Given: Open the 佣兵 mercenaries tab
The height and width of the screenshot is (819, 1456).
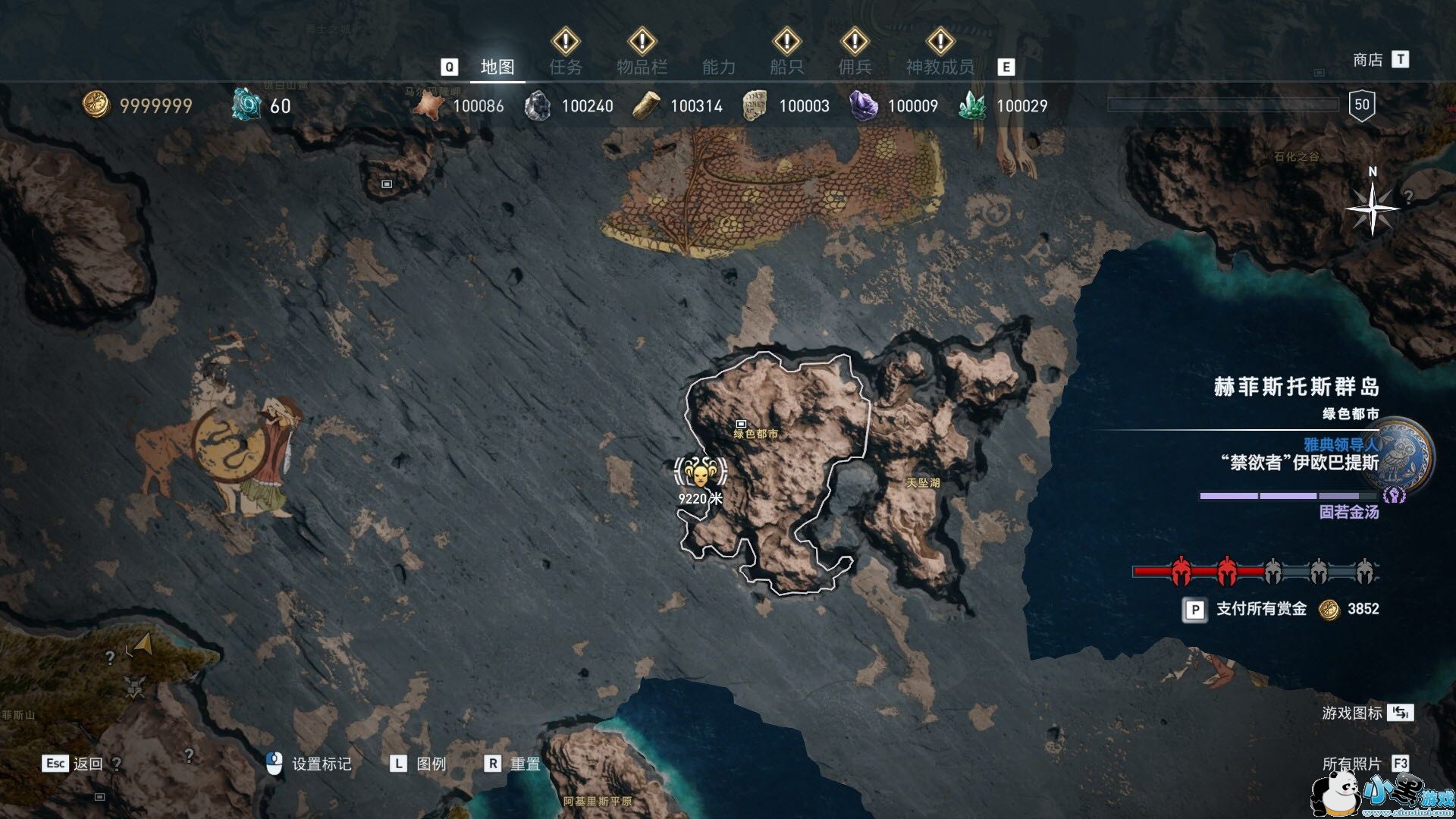Looking at the screenshot, I should coord(855,67).
